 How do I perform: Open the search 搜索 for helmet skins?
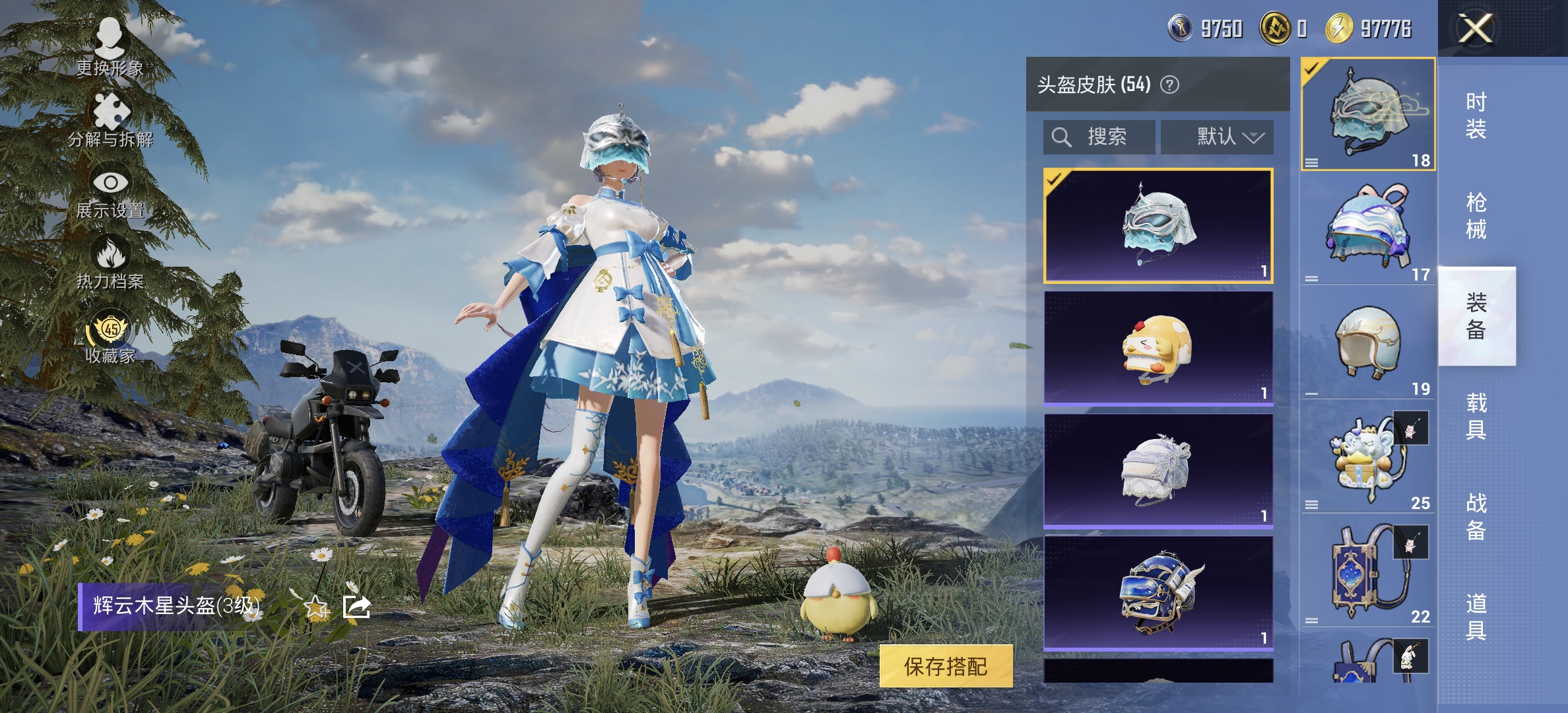pyautogui.click(x=1099, y=137)
